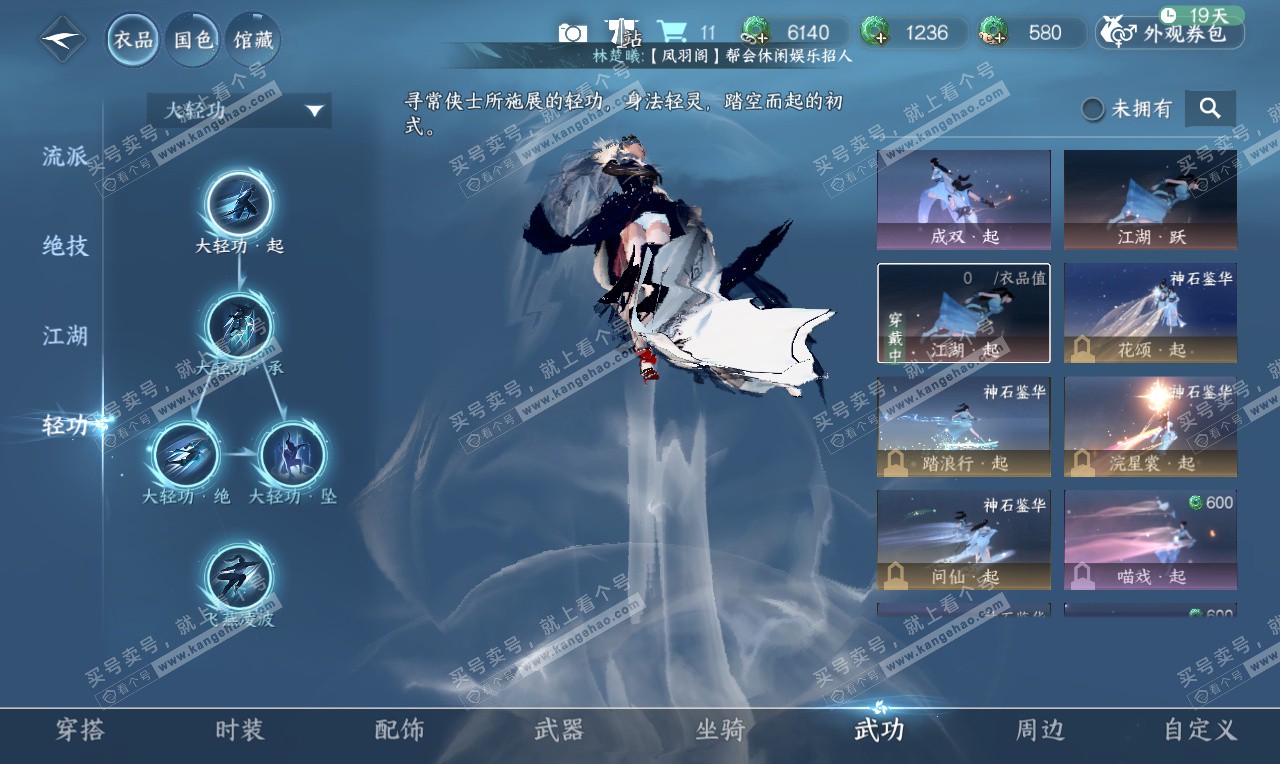Viewport: 1280px width, 764px height.
Task: Choose the 流派 category
Action: (65, 156)
